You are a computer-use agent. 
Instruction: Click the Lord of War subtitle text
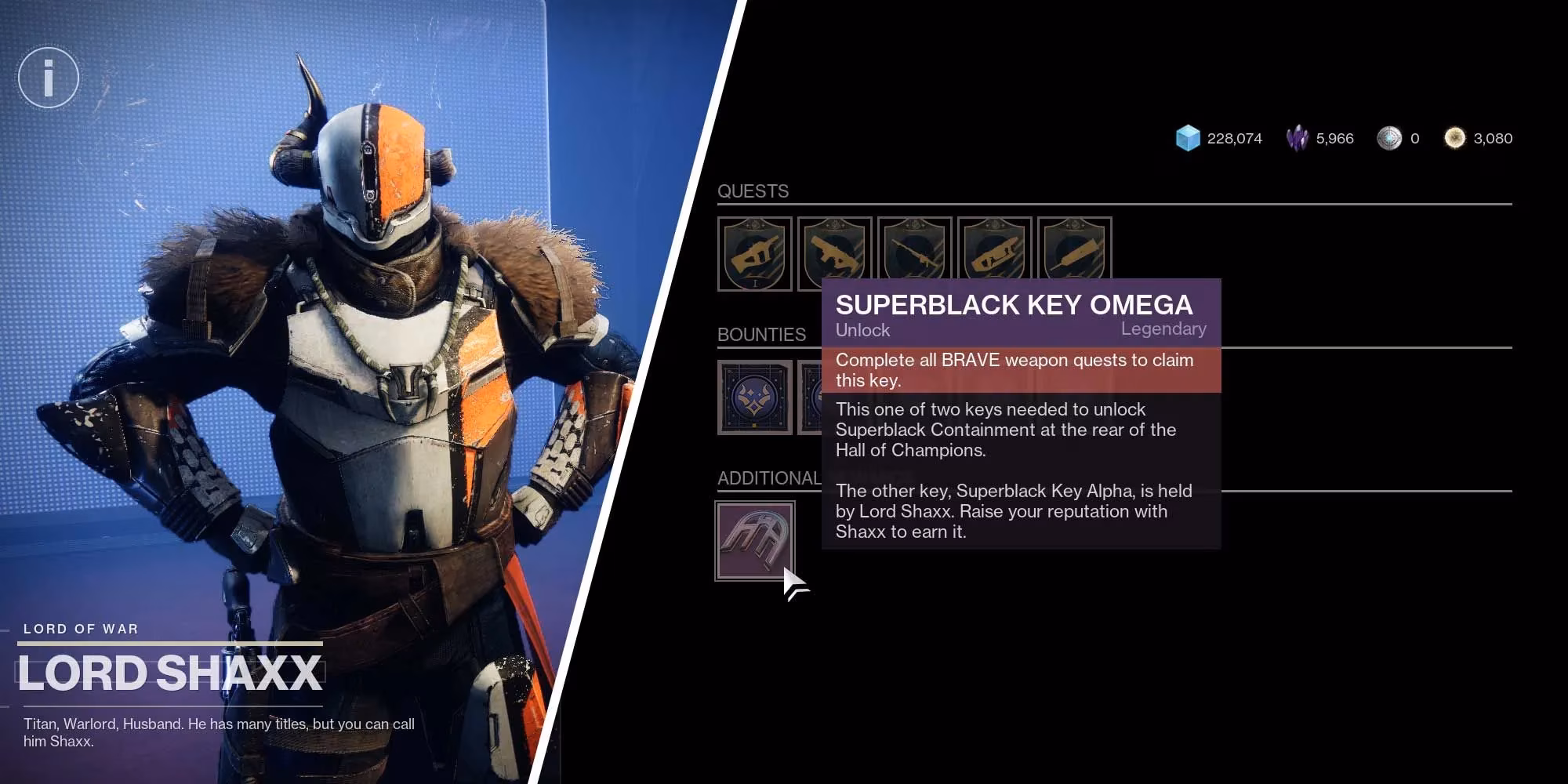80,628
